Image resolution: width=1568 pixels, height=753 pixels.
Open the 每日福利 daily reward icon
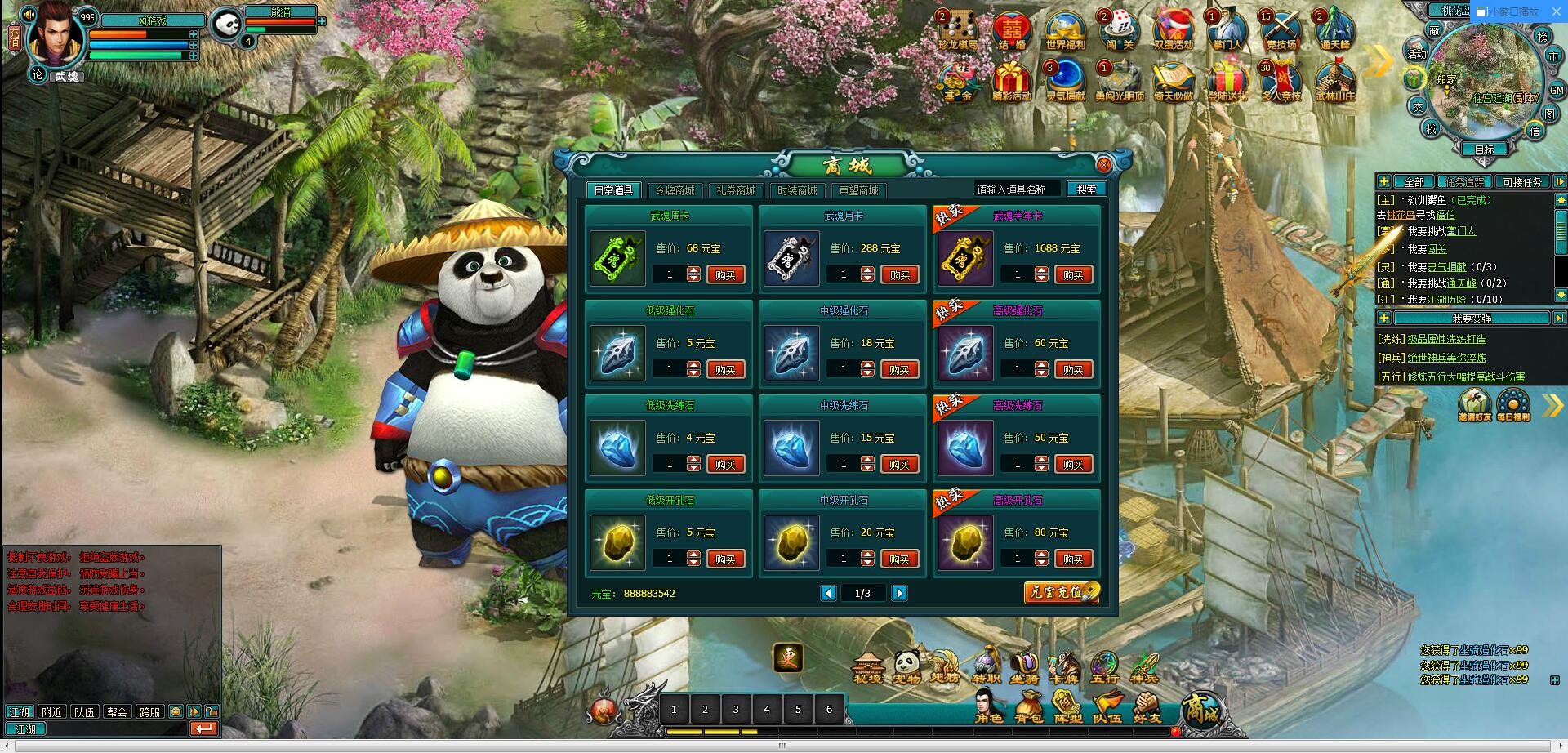[x=1513, y=404]
